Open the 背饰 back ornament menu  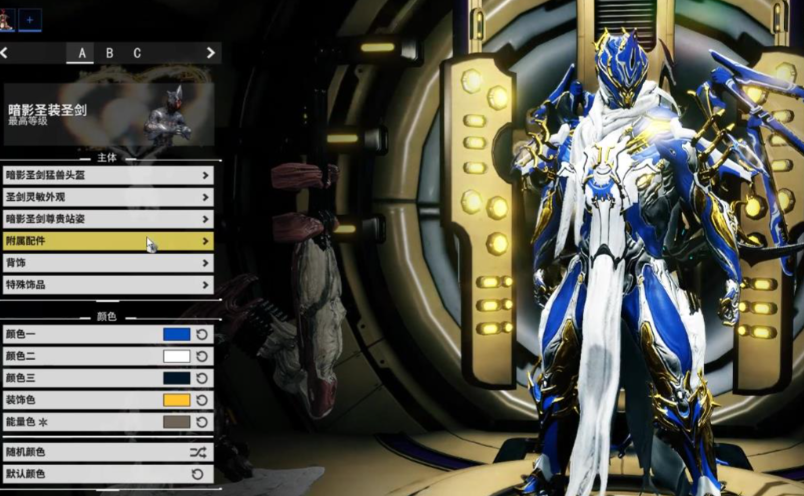coord(107,263)
